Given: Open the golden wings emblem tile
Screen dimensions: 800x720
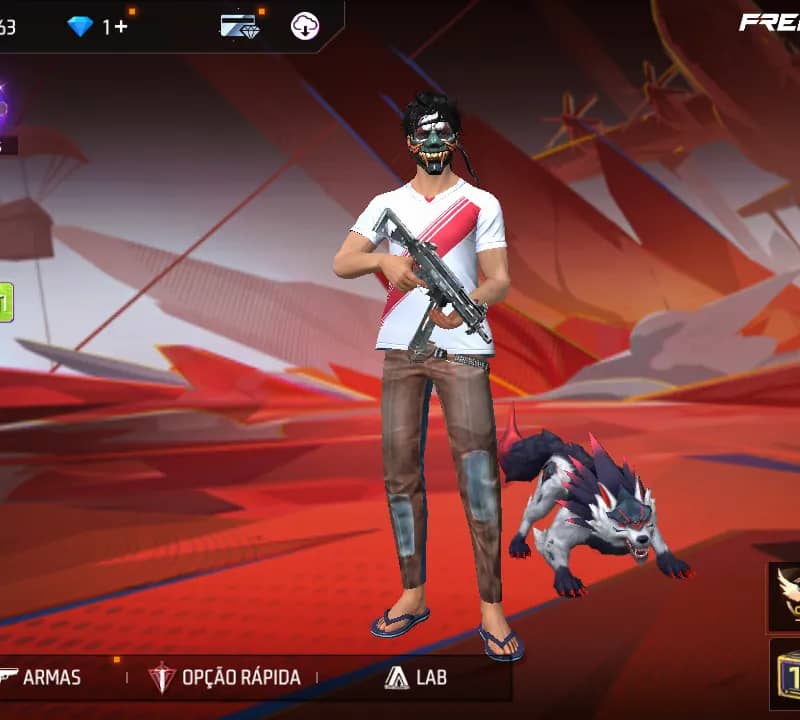Looking at the screenshot, I should coord(785,595).
